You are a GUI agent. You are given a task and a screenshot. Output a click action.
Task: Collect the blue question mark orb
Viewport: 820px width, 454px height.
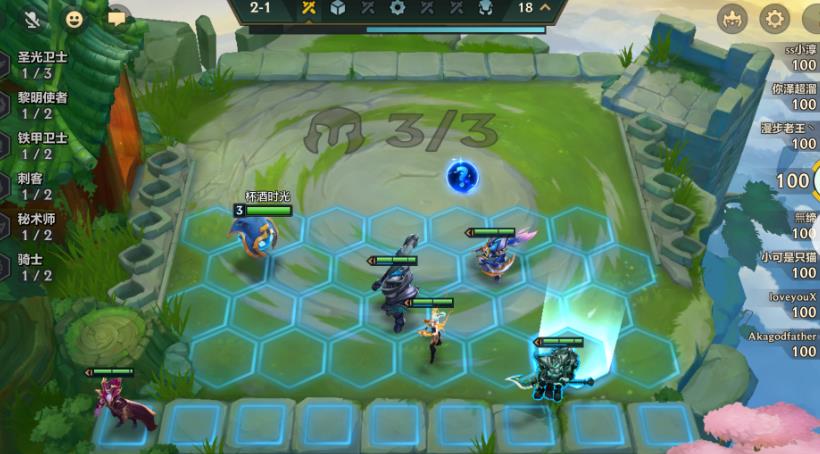pos(462,177)
